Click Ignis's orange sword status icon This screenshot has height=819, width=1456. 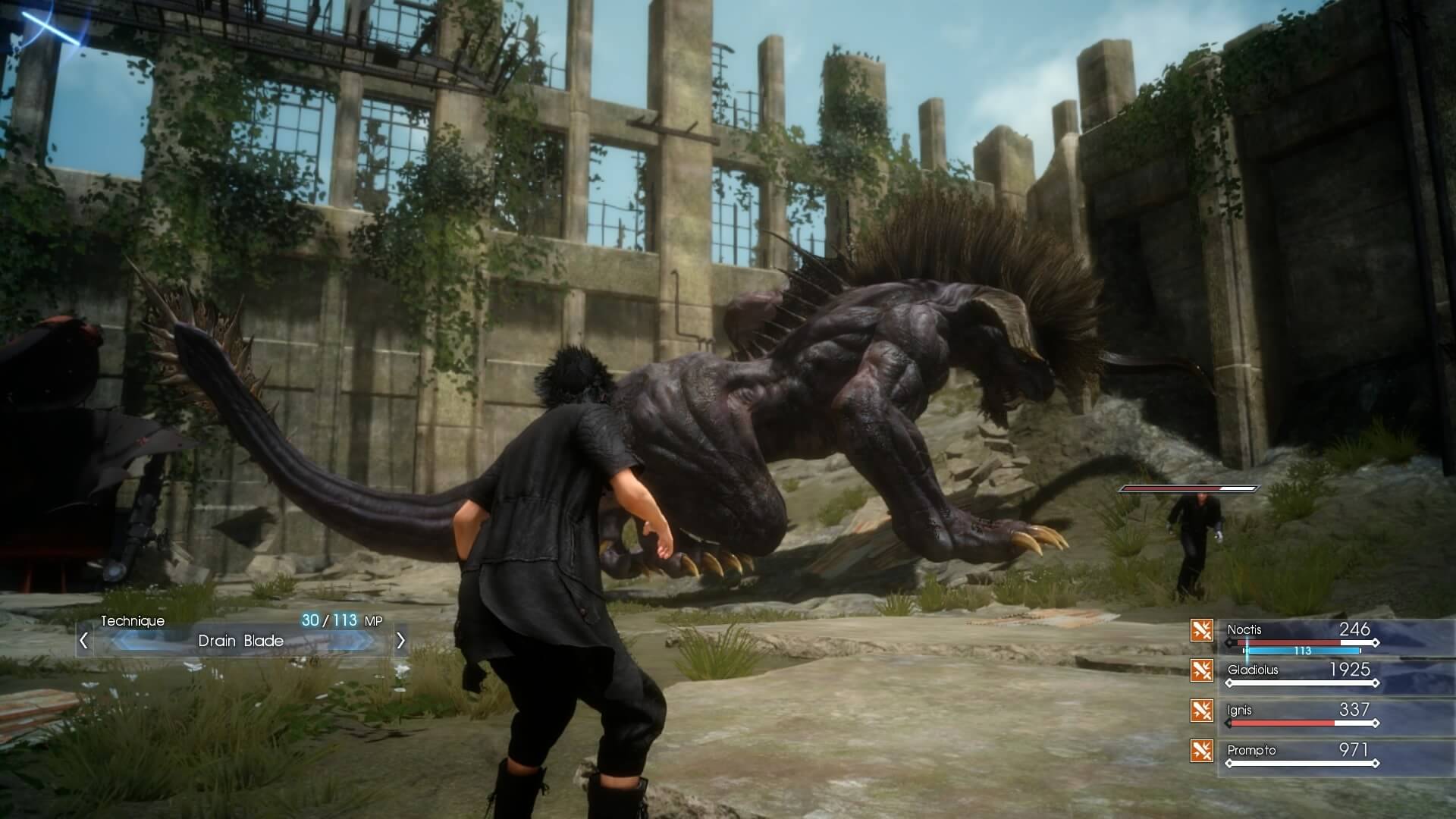[x=1201, y=710]
